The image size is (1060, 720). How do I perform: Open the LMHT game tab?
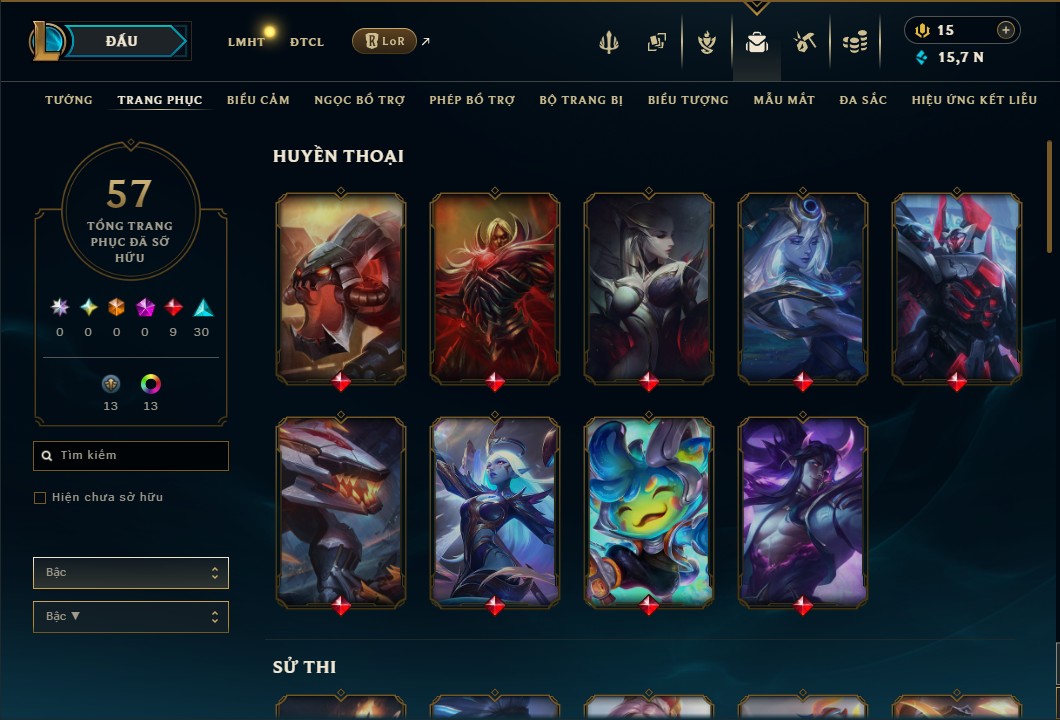(x=246, y=42)
